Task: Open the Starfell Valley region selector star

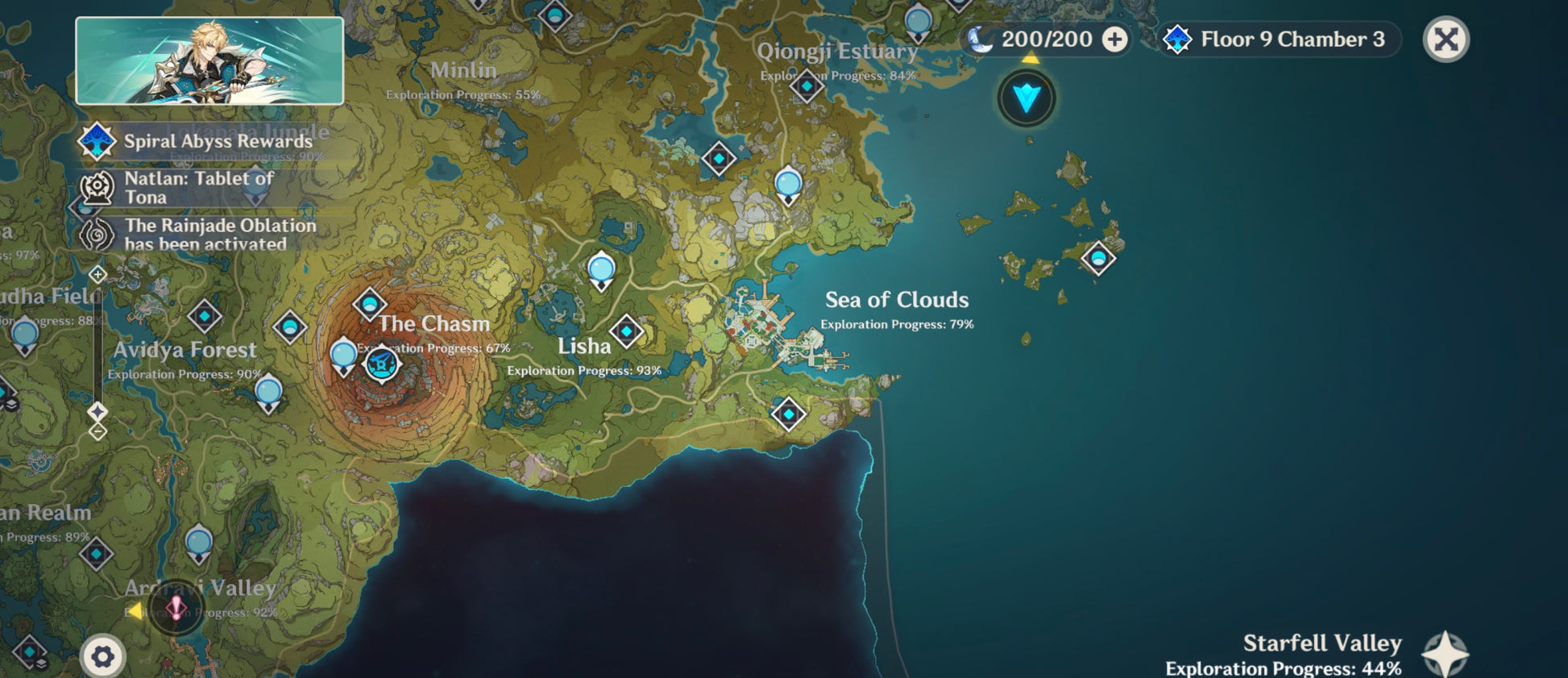Action: pos(1445,654)
